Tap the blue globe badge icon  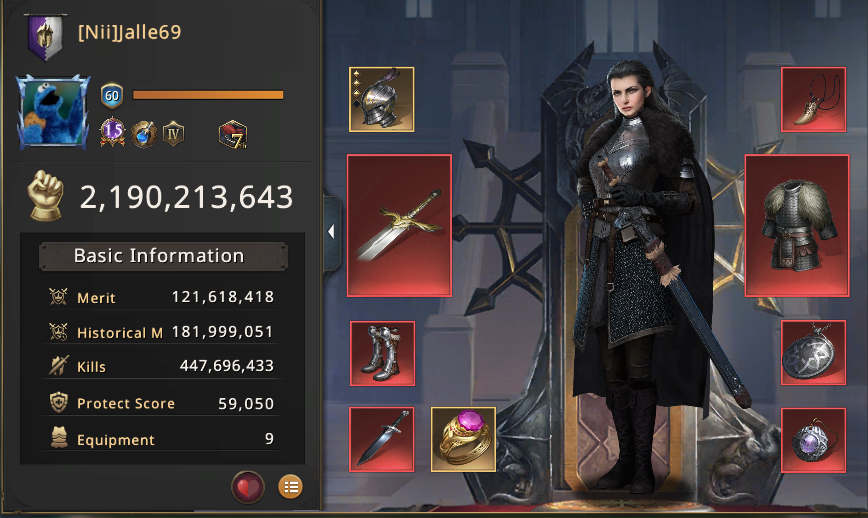[143, 132]
